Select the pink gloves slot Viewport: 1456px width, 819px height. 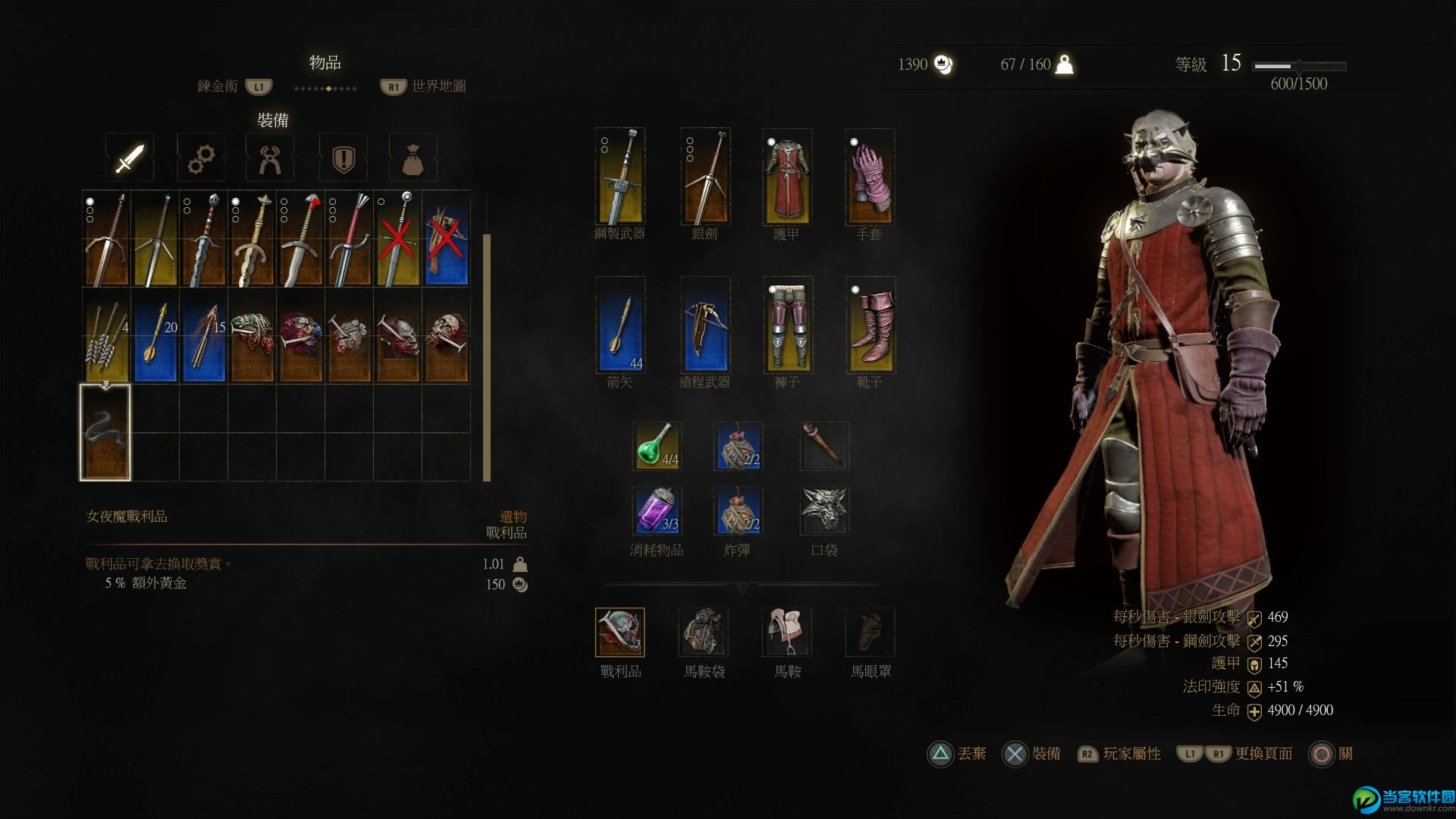tap(870, 177)
